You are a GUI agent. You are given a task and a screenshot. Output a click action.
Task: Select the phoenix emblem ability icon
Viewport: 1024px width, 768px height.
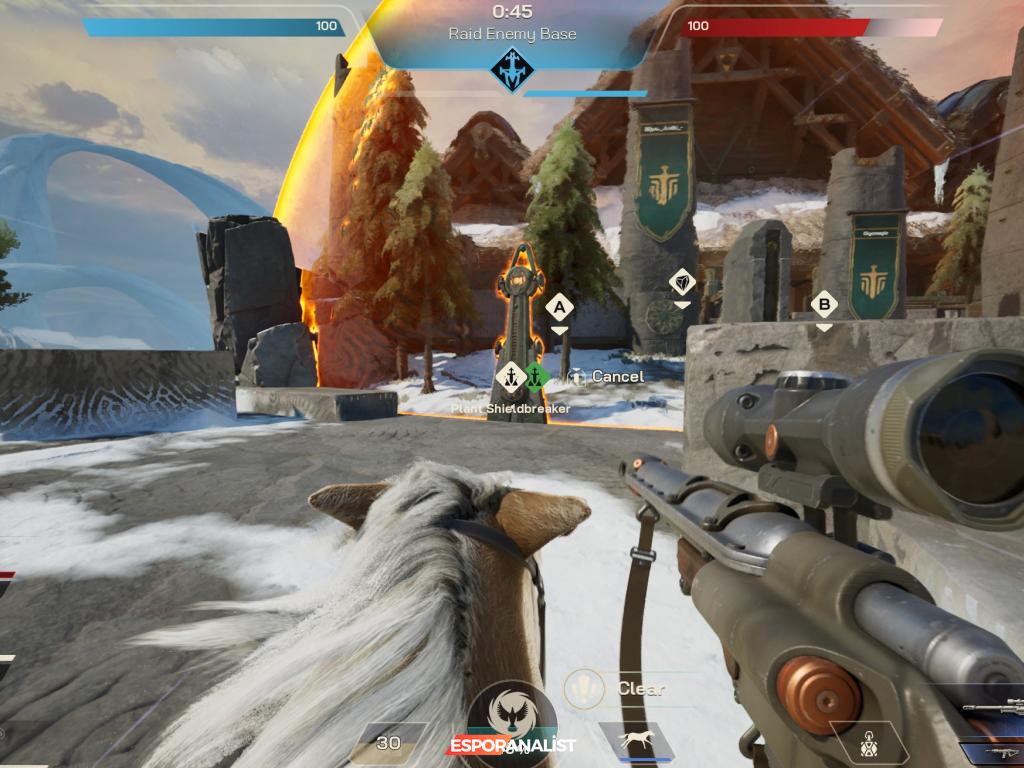[x=511, y=714]
